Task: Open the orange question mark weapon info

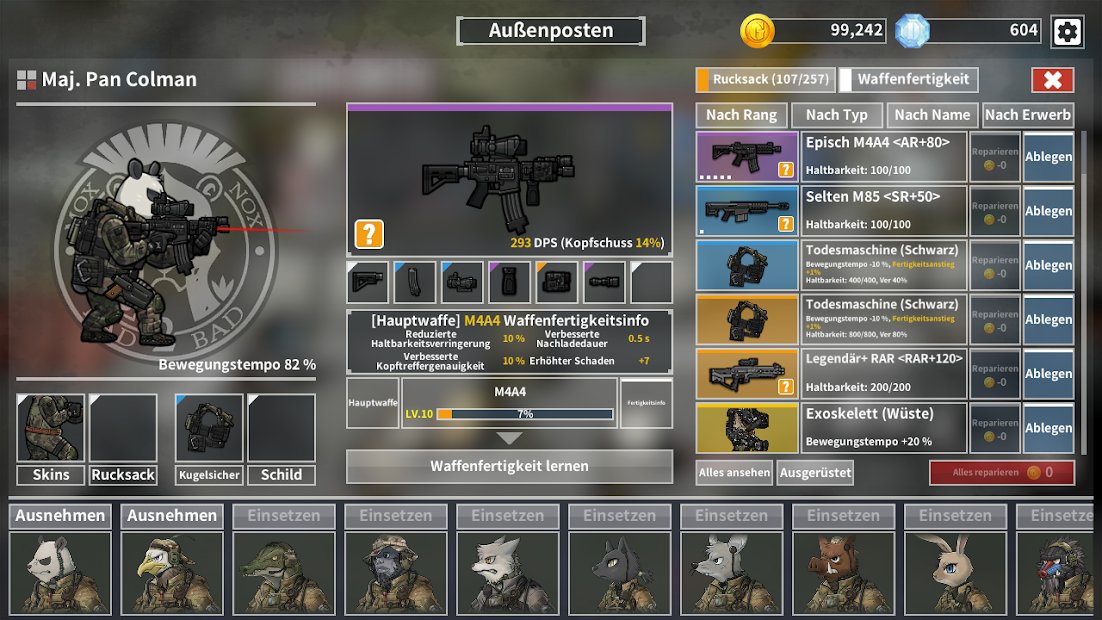Action: click(x=369, y=235)
